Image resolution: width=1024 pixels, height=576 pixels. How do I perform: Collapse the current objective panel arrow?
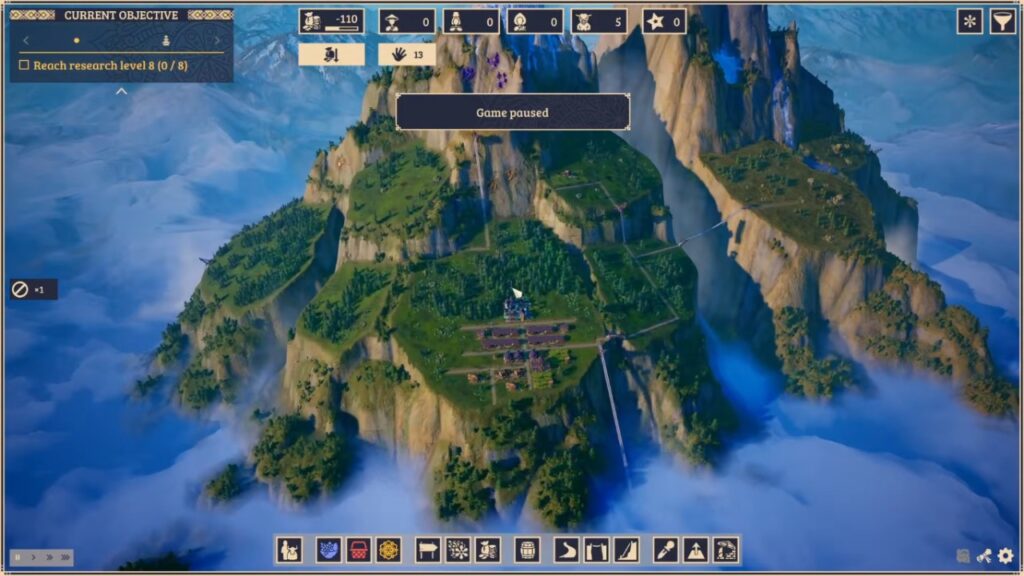pos(121,91)
